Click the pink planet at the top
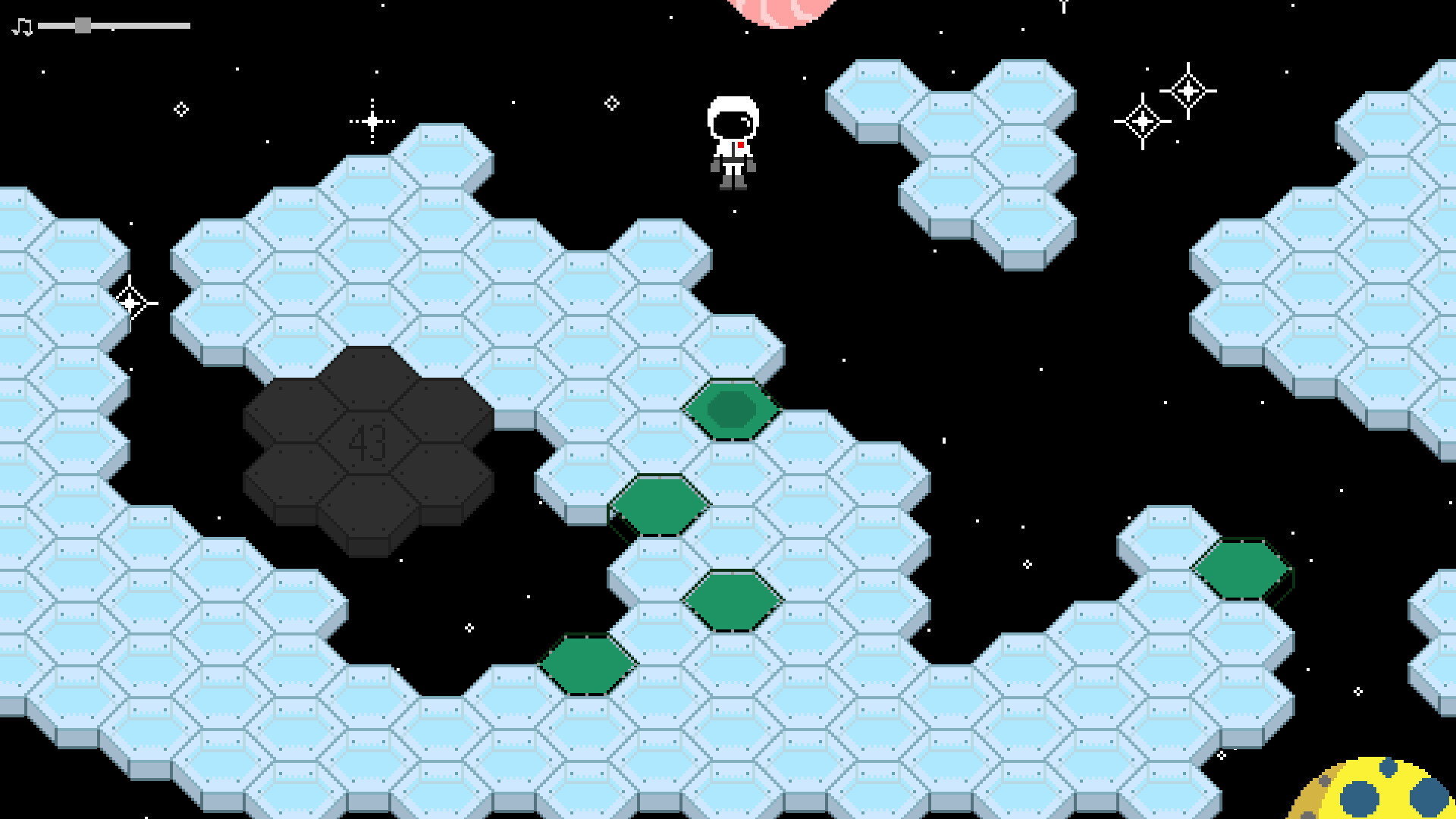Screen dimensions: 1456x819 tap(781, 6)
